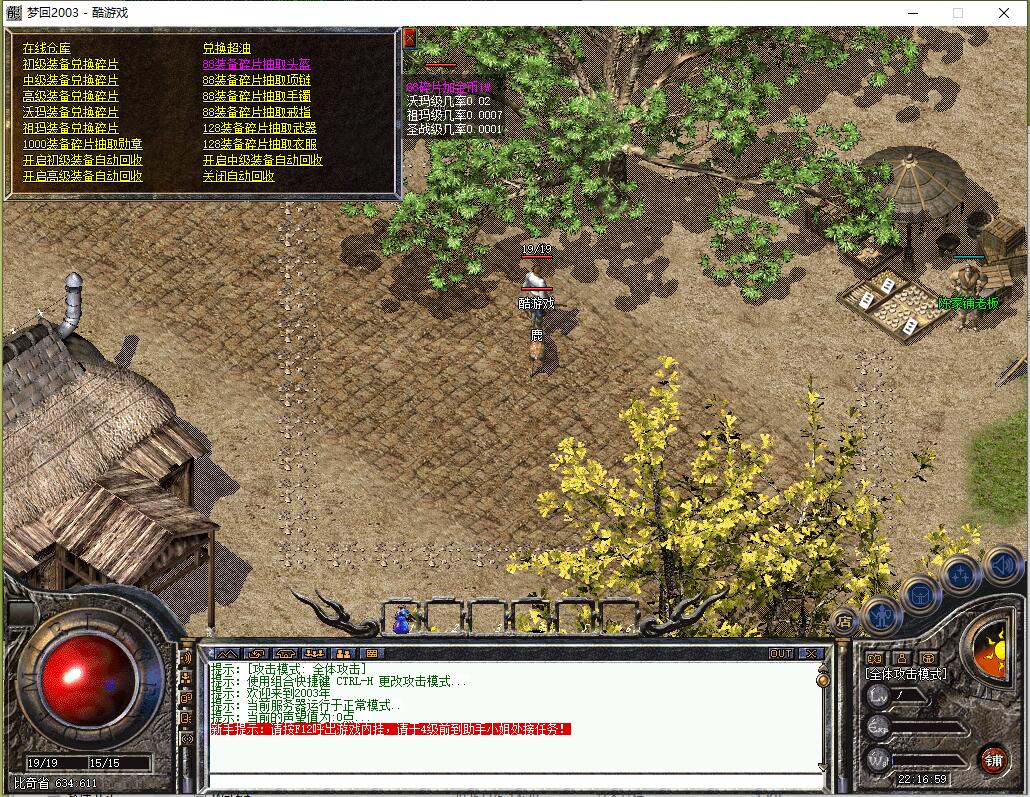
Task: Choose 中级装备兑换碎片 option
Action: click(x=70, y=80)
